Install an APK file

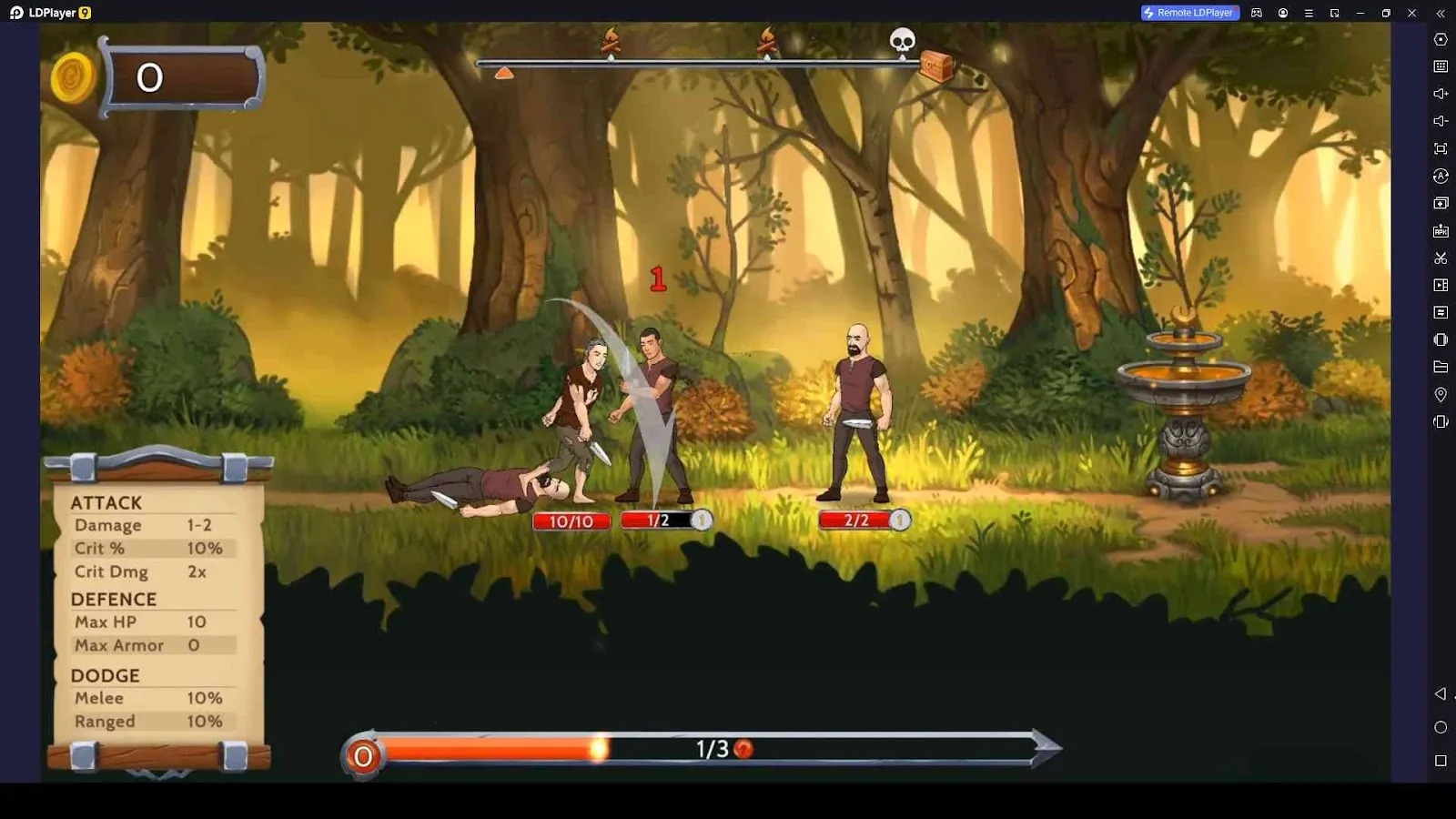click(1441, 230)
